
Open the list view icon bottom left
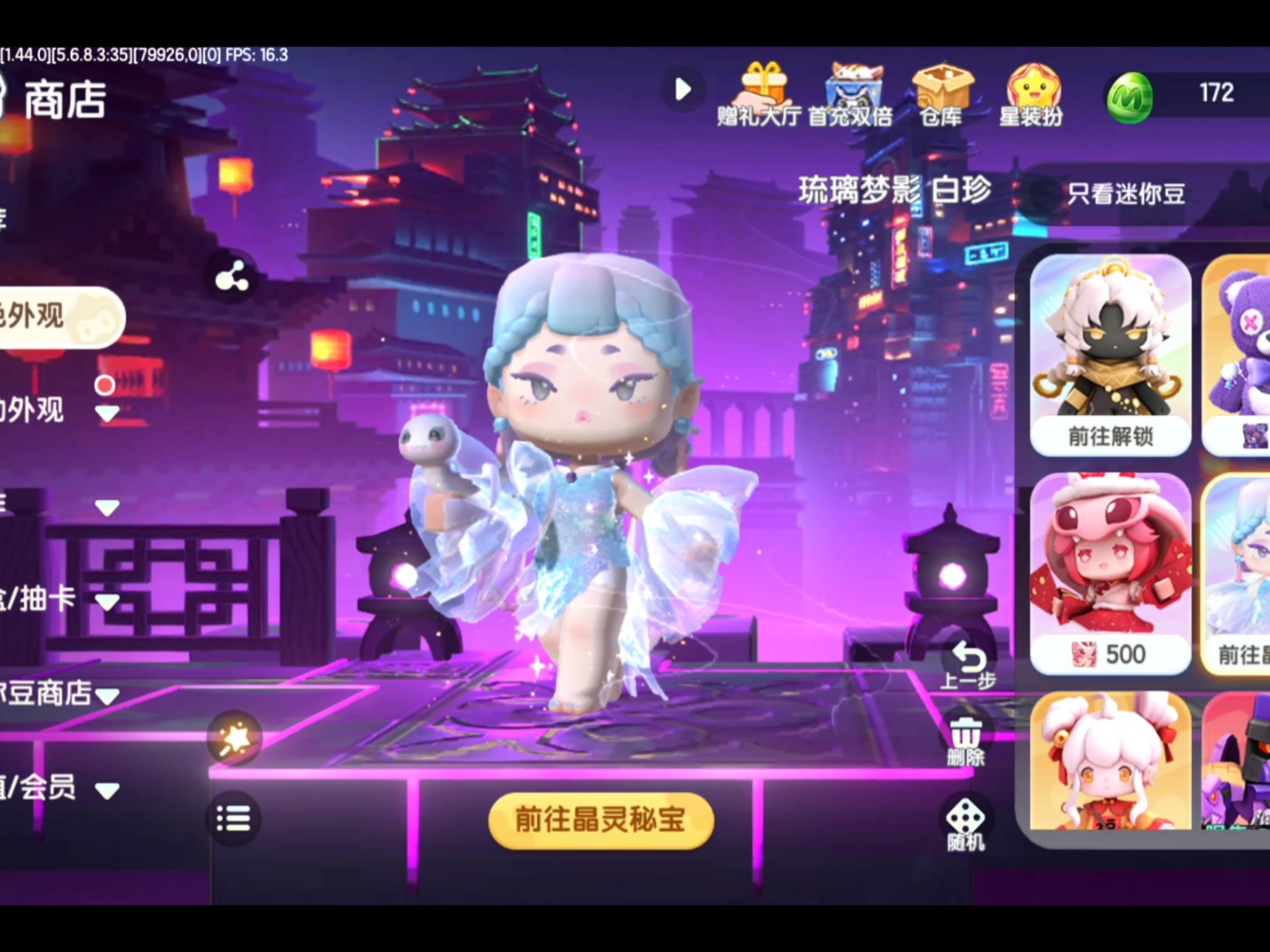233,818
